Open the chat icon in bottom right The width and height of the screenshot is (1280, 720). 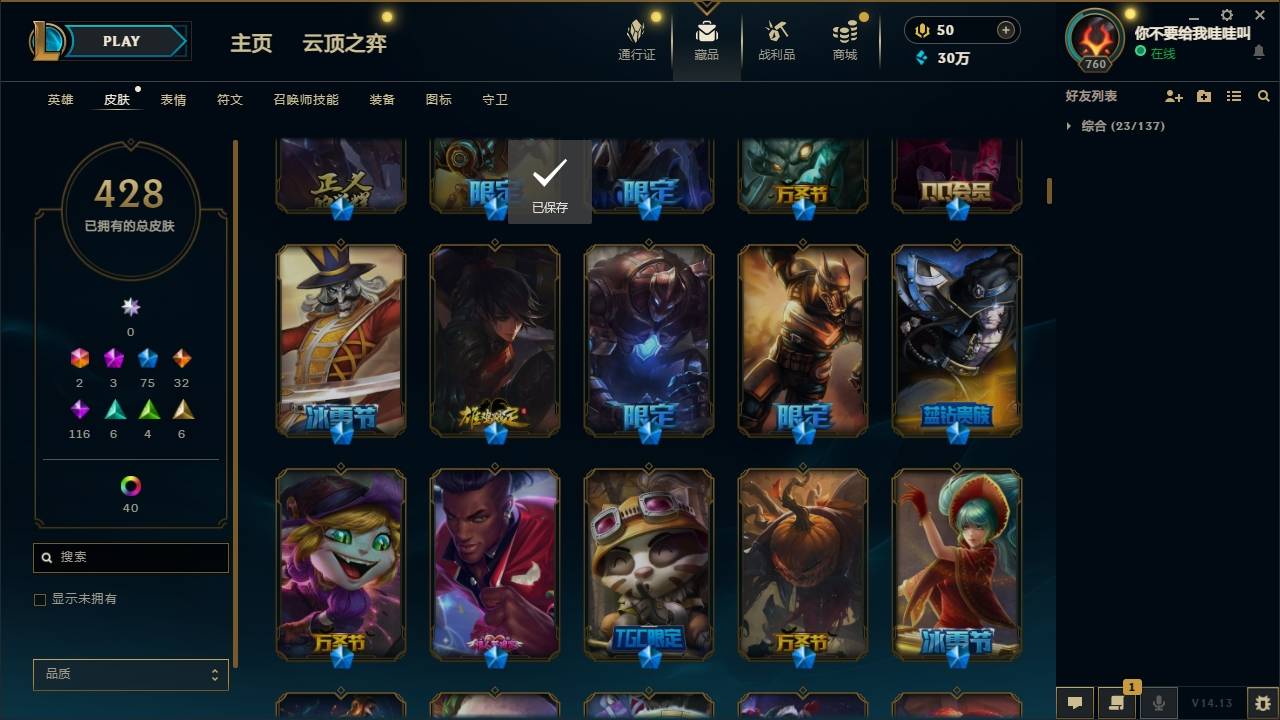1074,703
